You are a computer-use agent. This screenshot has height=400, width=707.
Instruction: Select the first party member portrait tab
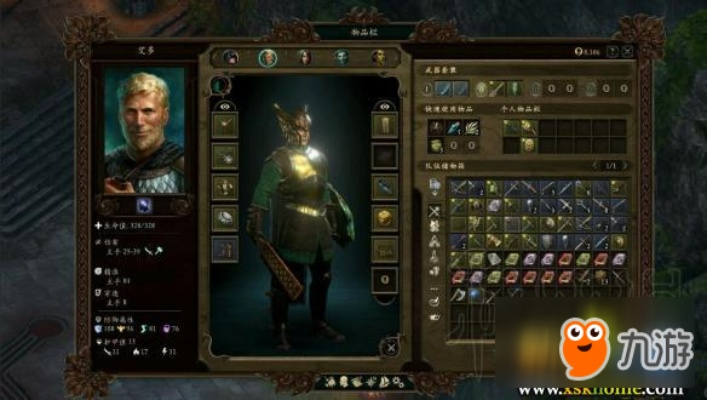[x=231, y=57]
